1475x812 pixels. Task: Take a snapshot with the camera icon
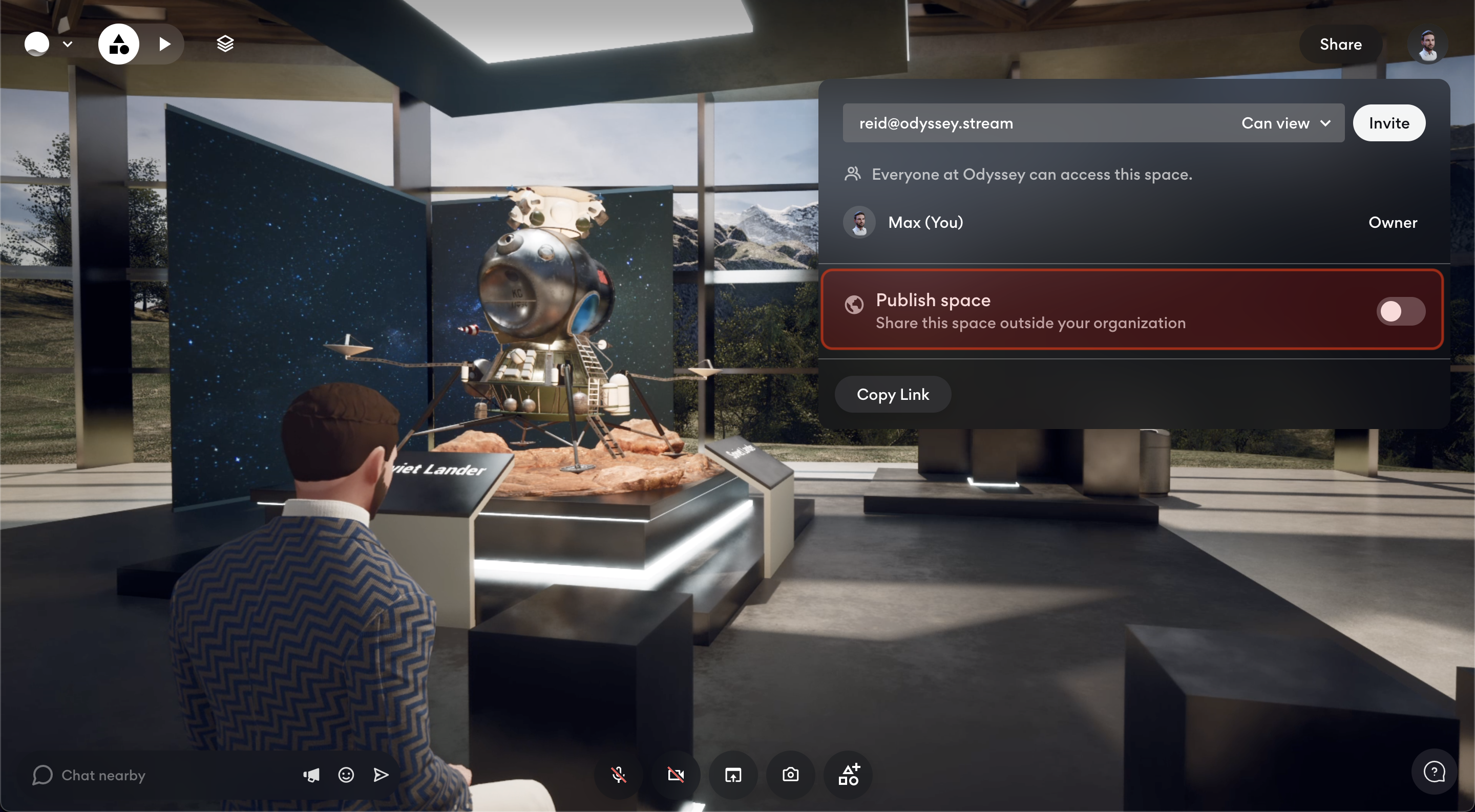[790, 775]
